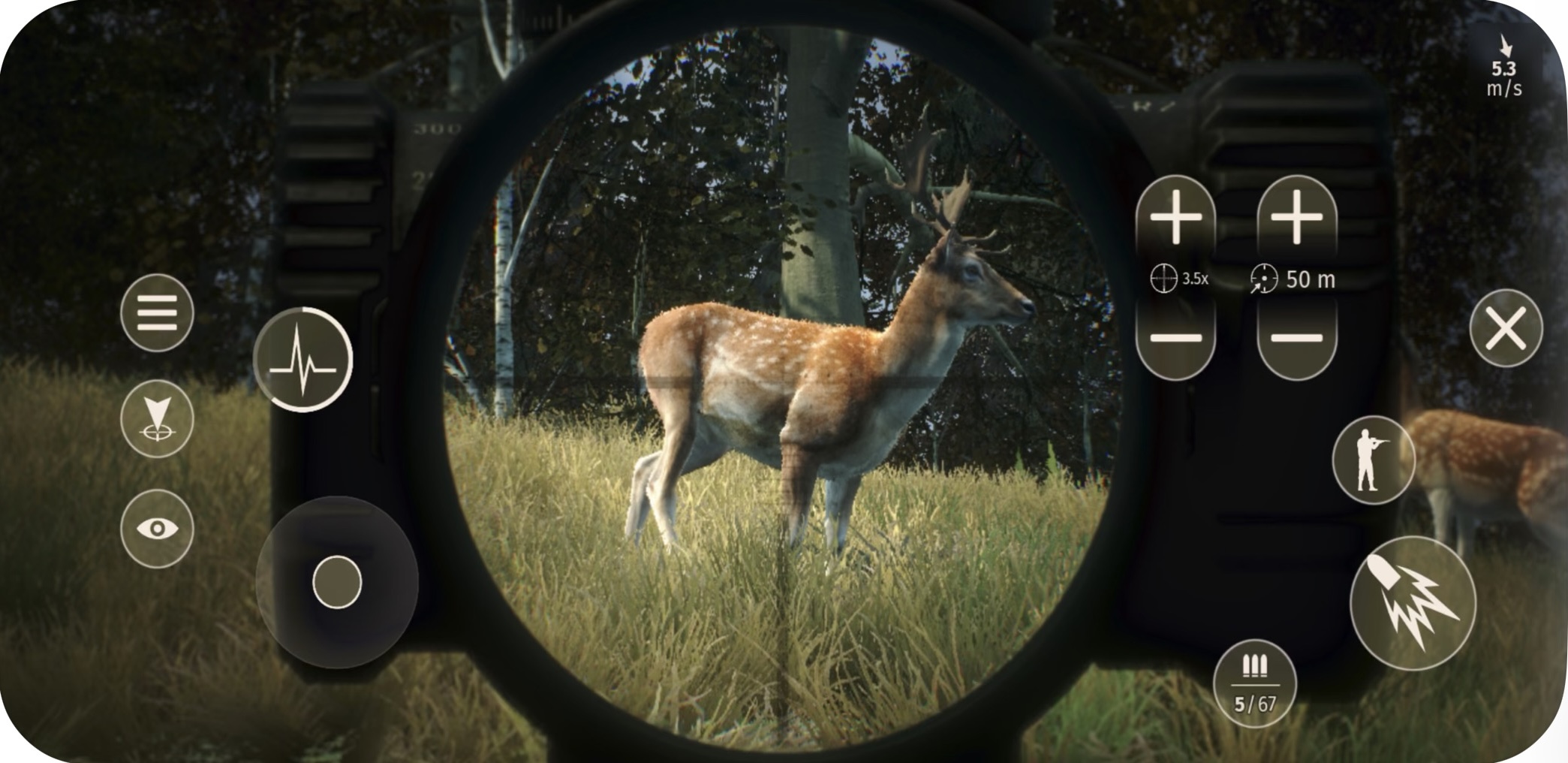The width and height of the screenshot is (1568, 763).
Task: Exit scope view with the X button
Action: [x=1506, y=328]
